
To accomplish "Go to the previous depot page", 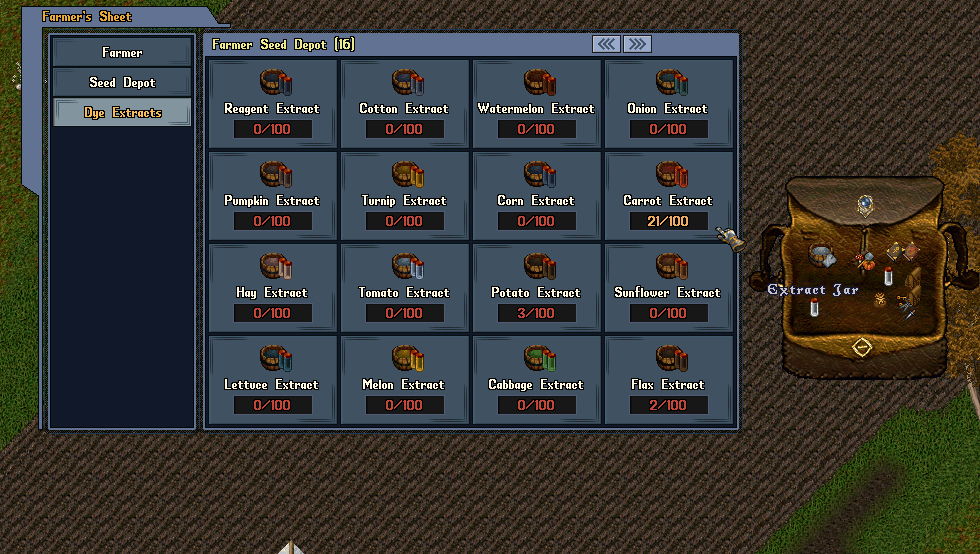I will coord(606,44).
